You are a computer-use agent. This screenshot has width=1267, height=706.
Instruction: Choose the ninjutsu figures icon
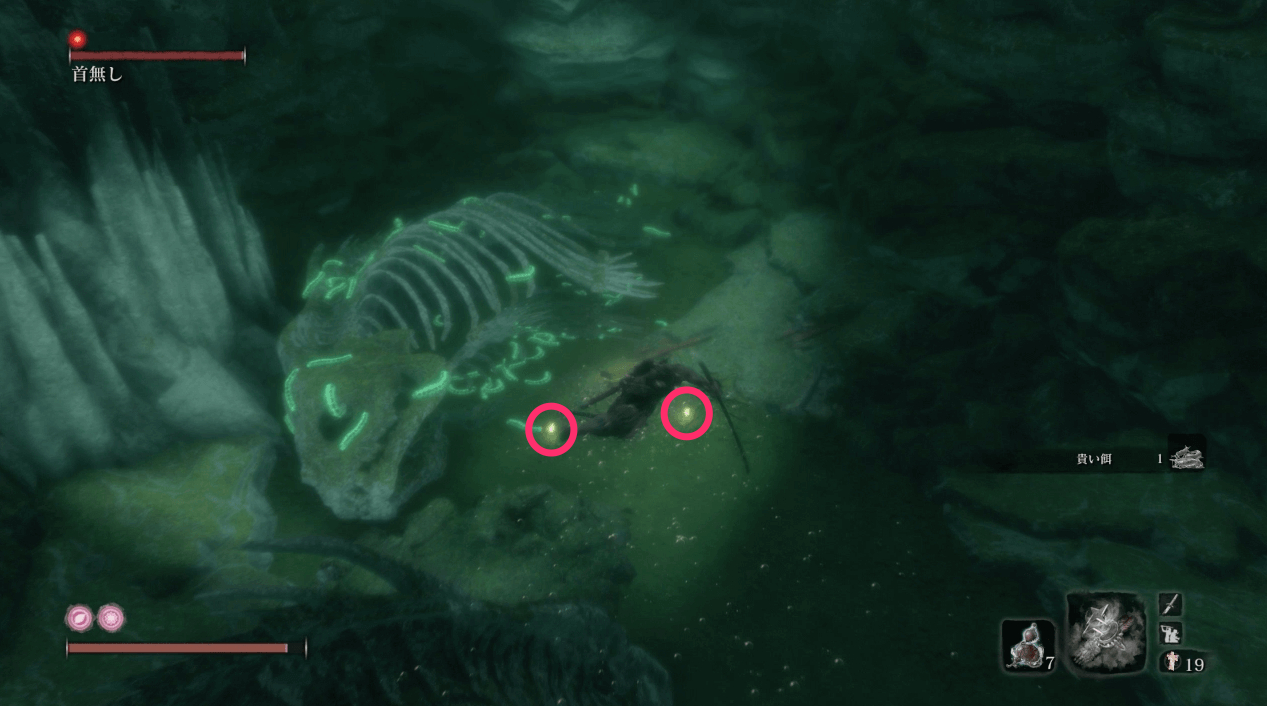(x=1170, y=633)
